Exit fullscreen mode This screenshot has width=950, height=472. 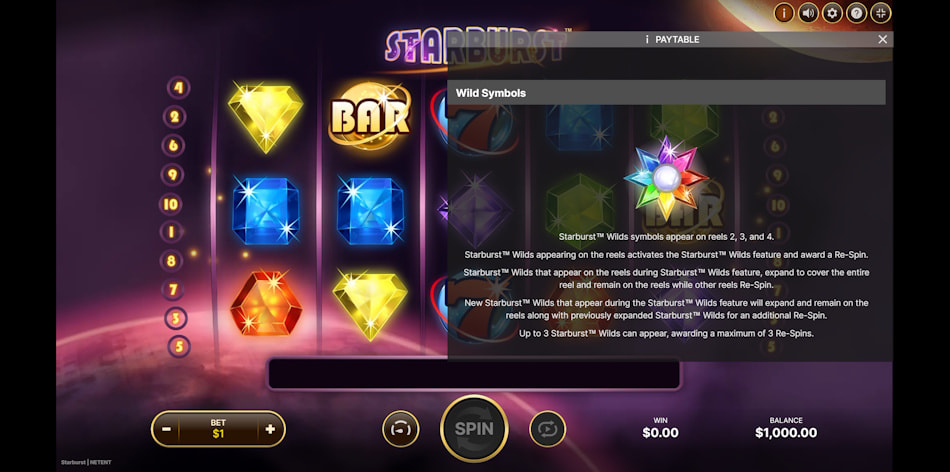pos(880,13)
